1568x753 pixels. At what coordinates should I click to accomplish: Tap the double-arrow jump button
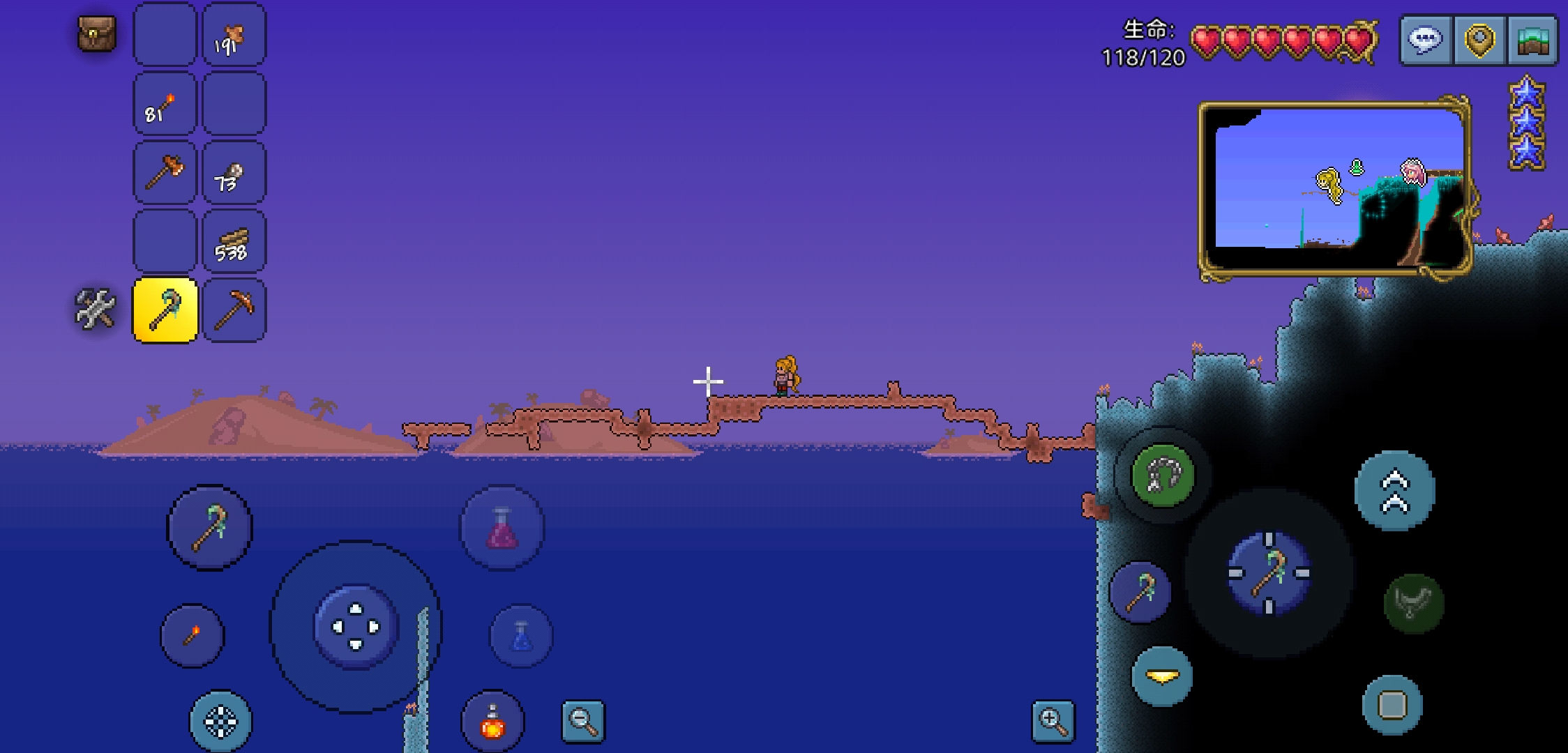tap(1394, 491)
